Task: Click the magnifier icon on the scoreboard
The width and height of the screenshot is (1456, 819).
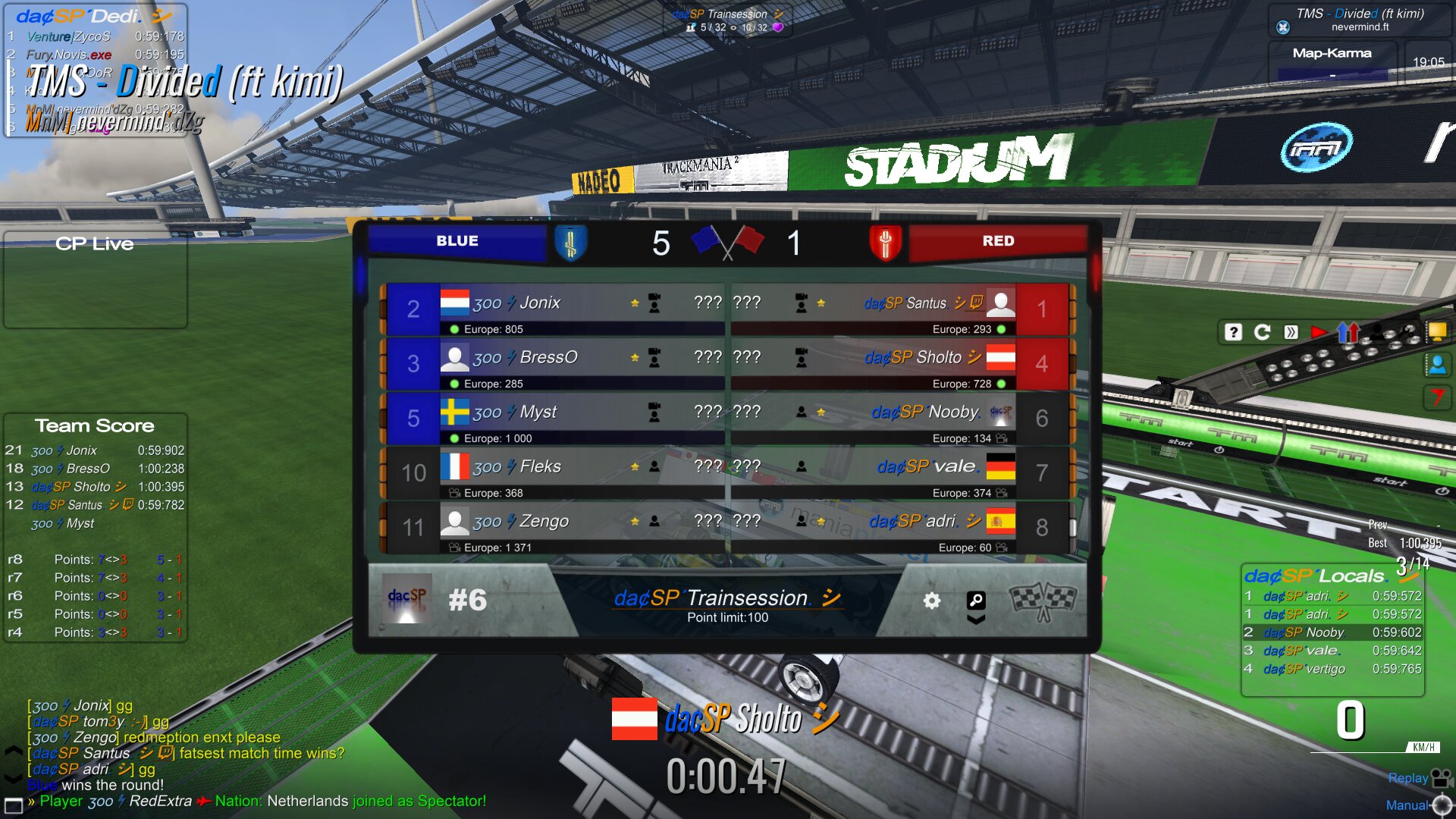Action: (976, 601)
